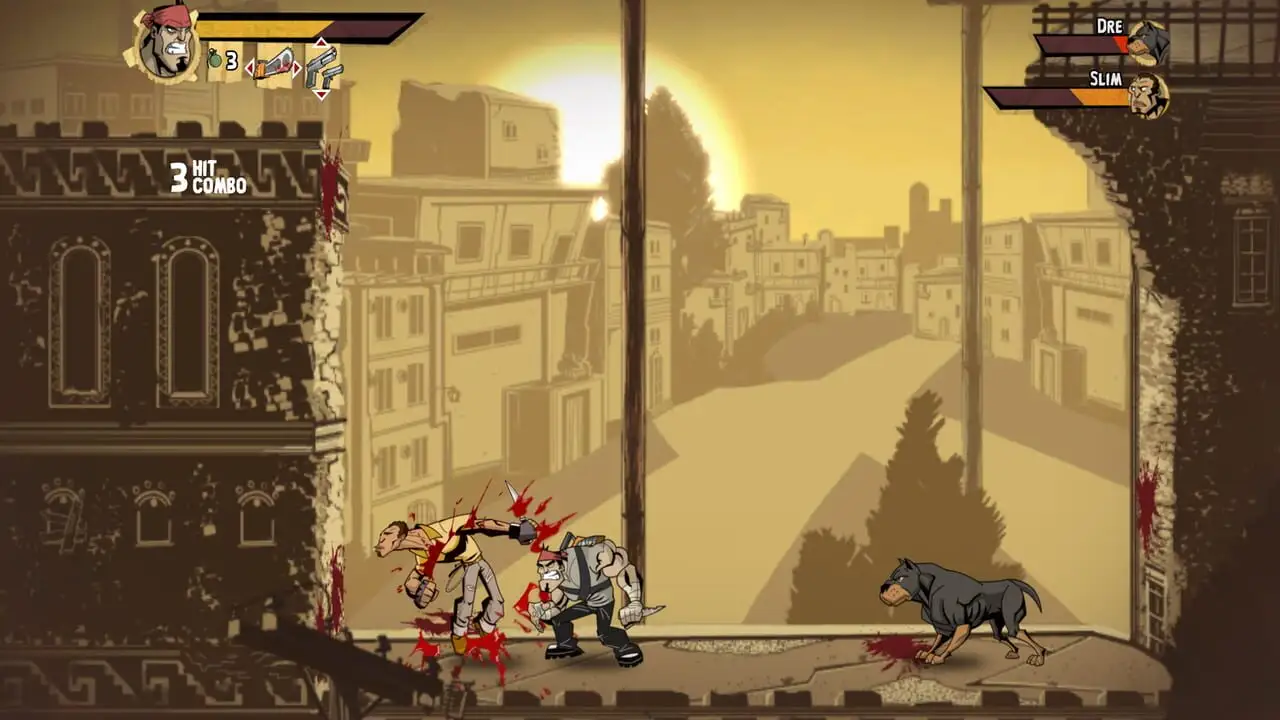The width and height of the screenshot is (1280, 720).
Task: Select Slim's enemy portrait icon
Action: (1147, 96)
